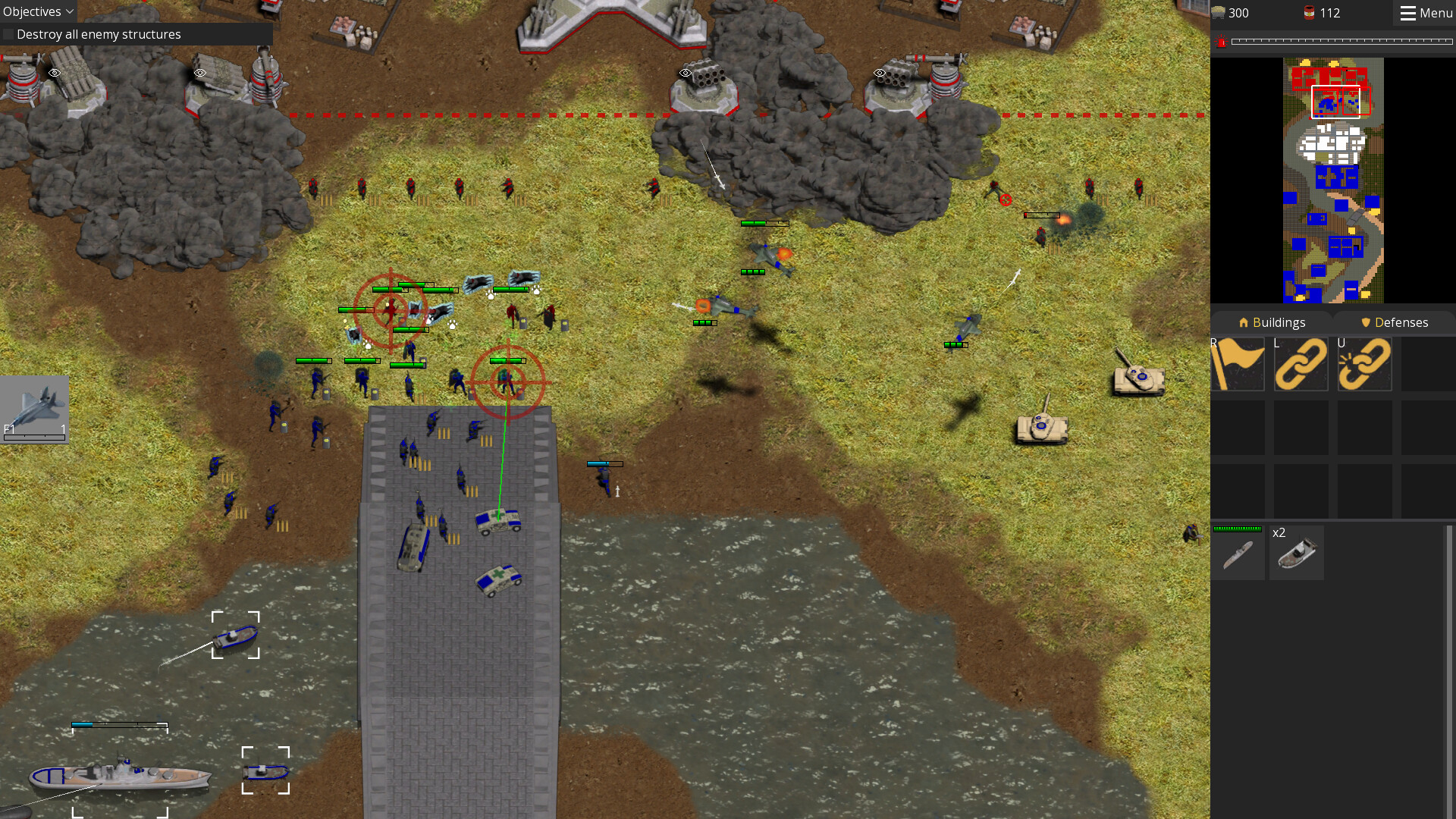
Task: Select the broken chain unlink icon
Action: (x=1363, y=365)
